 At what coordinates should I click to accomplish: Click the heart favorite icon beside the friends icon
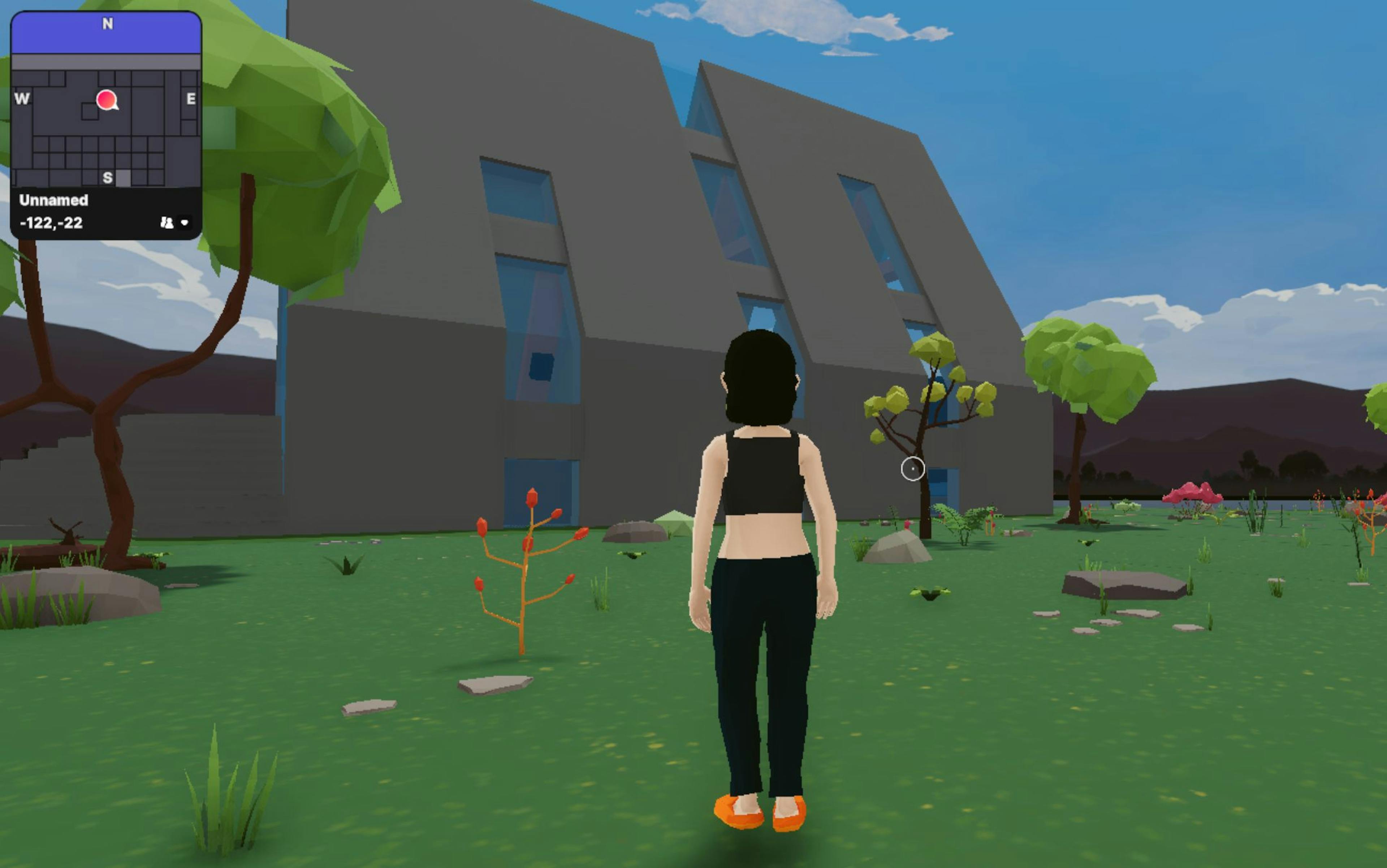coord(185,222)
